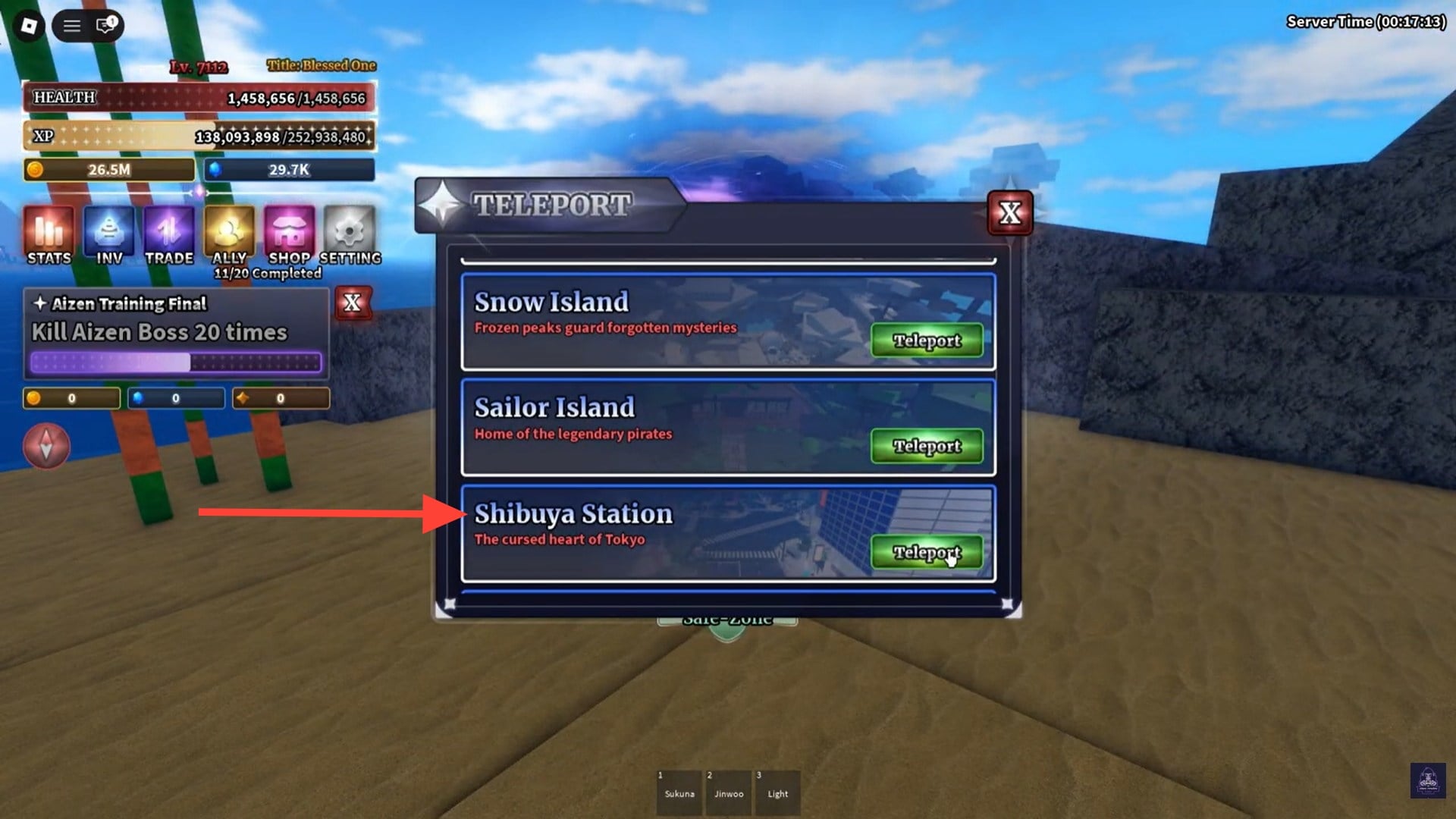Teleport to Snow Island

pos(926,340)
